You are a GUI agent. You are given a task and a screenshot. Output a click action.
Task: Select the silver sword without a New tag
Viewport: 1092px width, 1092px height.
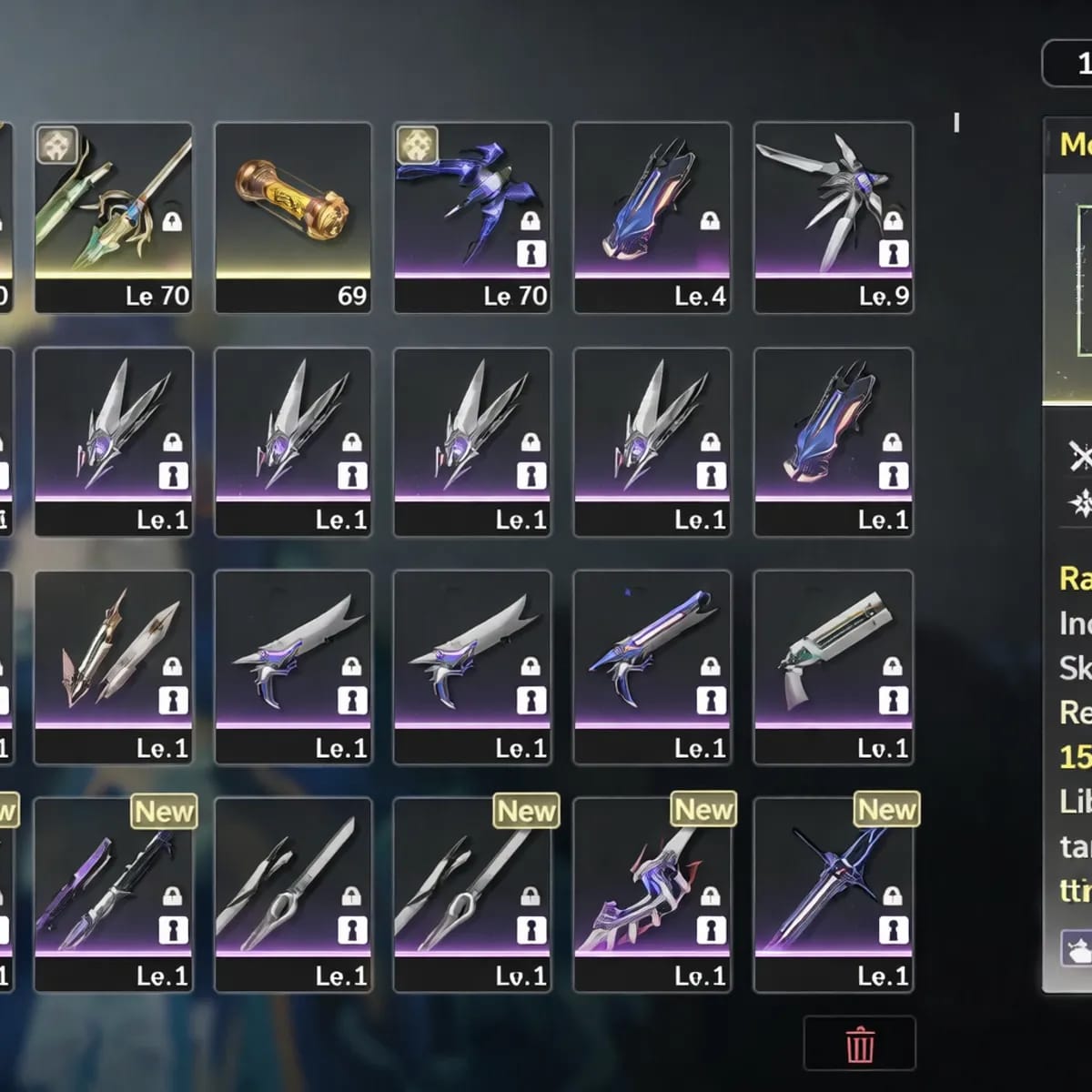pyautogui.click(x=292, y=894)
